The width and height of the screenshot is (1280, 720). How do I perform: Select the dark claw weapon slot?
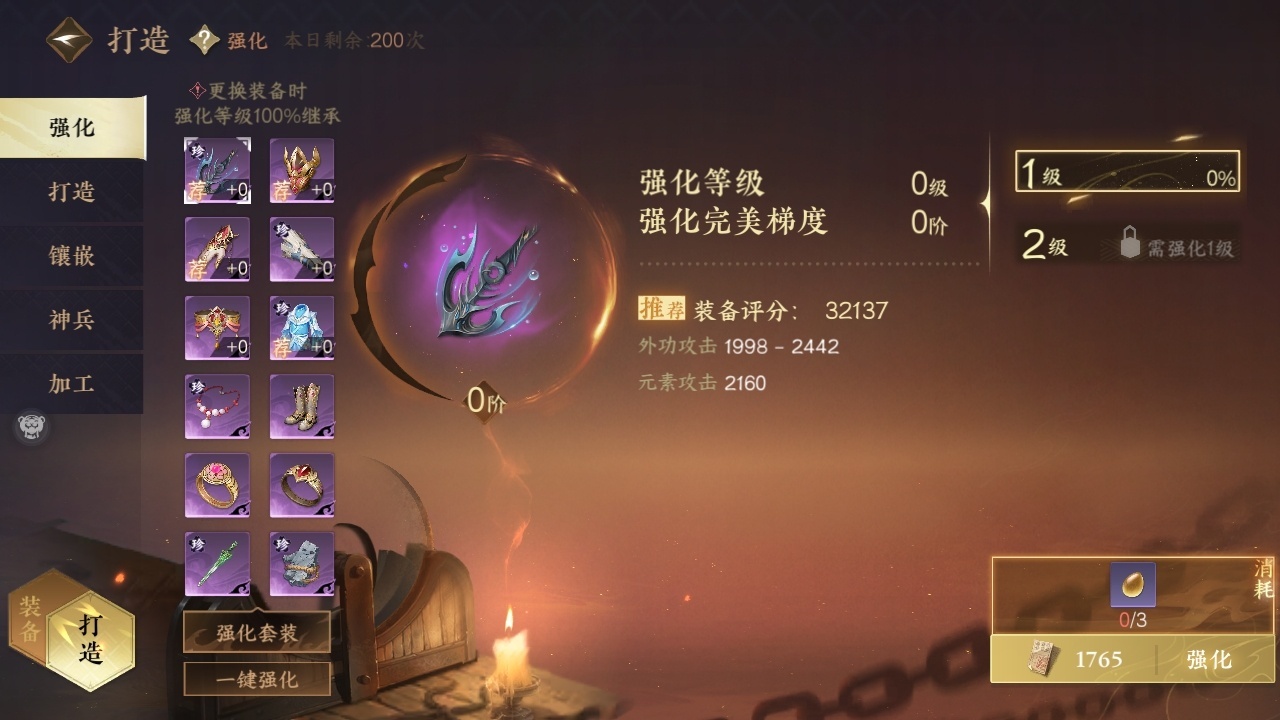(x=217, y=171)
